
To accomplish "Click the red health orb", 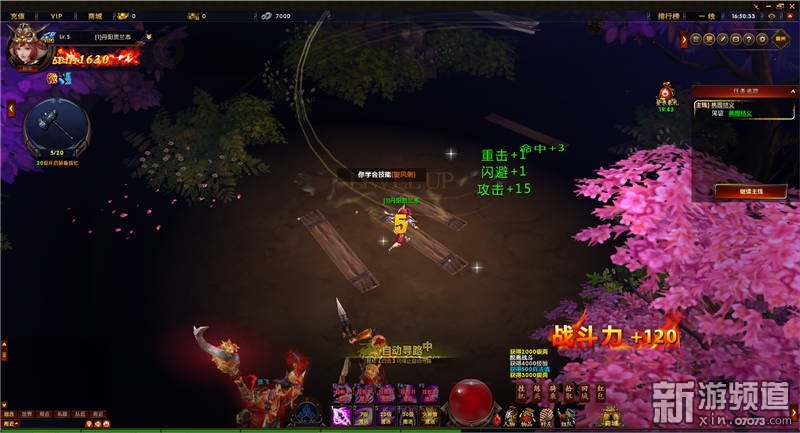I will tap(468, 399).
